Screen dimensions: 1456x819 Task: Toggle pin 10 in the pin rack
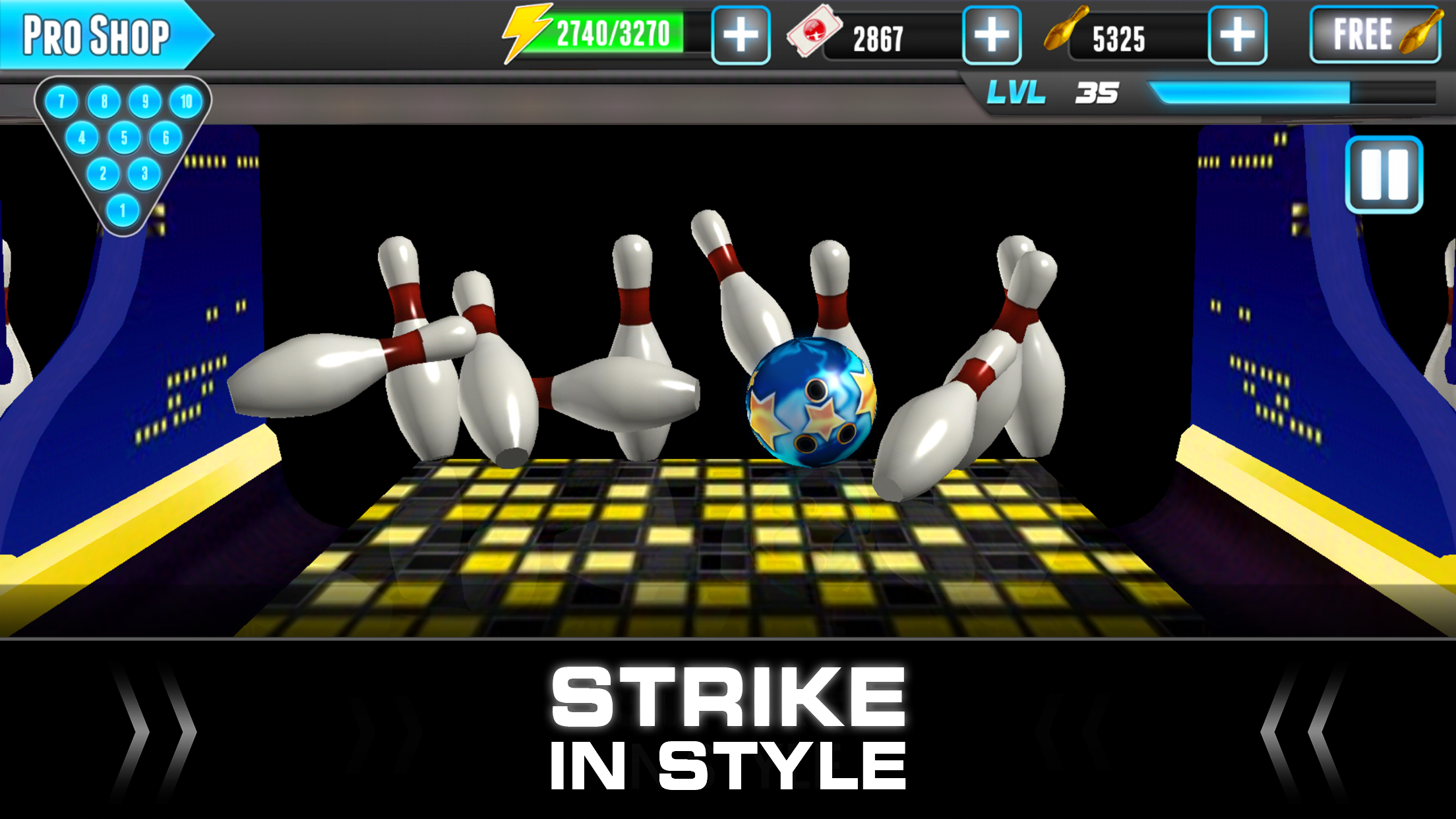pyautogui.click(x=185, y=102)
